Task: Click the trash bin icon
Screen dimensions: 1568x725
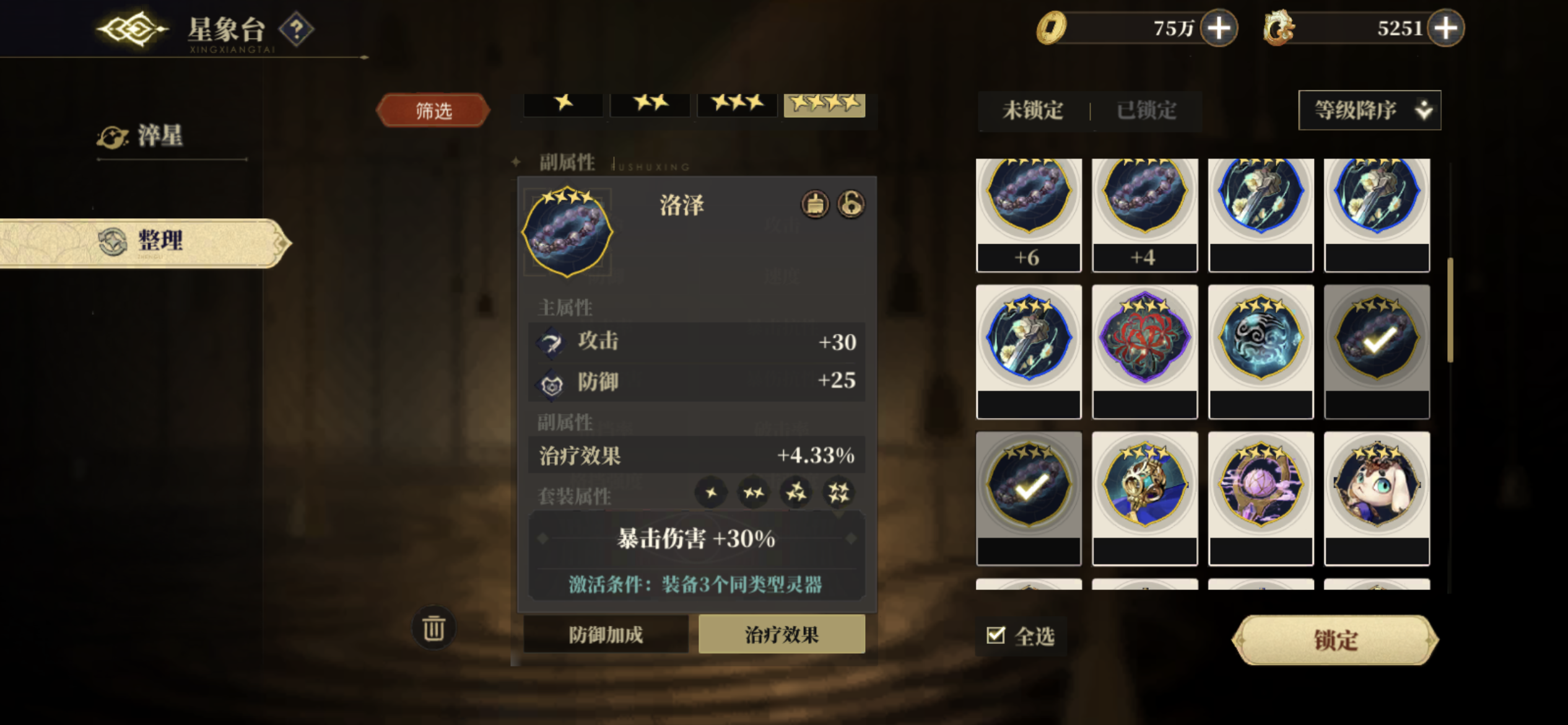Action: pos(433,628)
